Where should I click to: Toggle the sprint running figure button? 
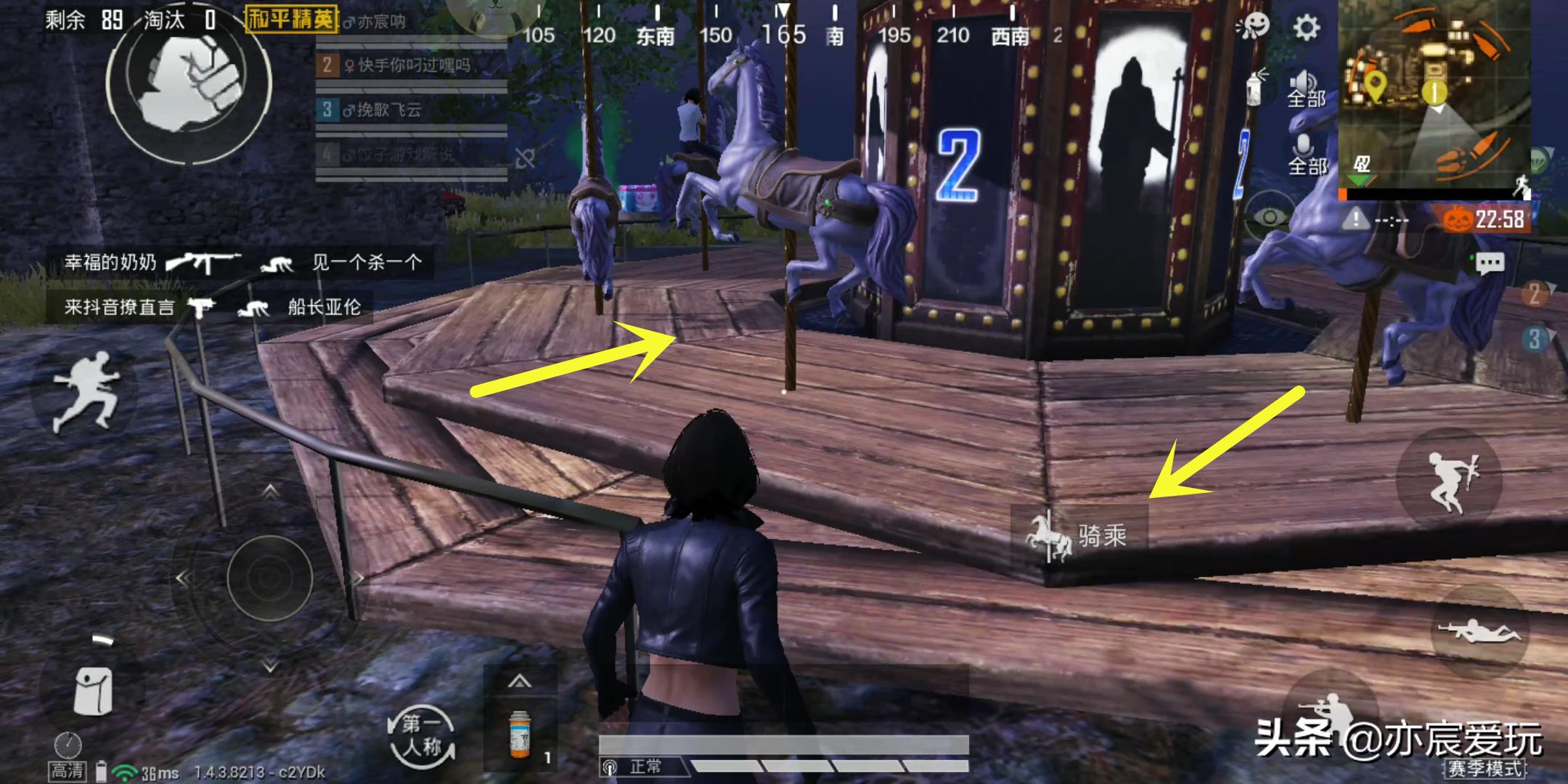(84, 392)
